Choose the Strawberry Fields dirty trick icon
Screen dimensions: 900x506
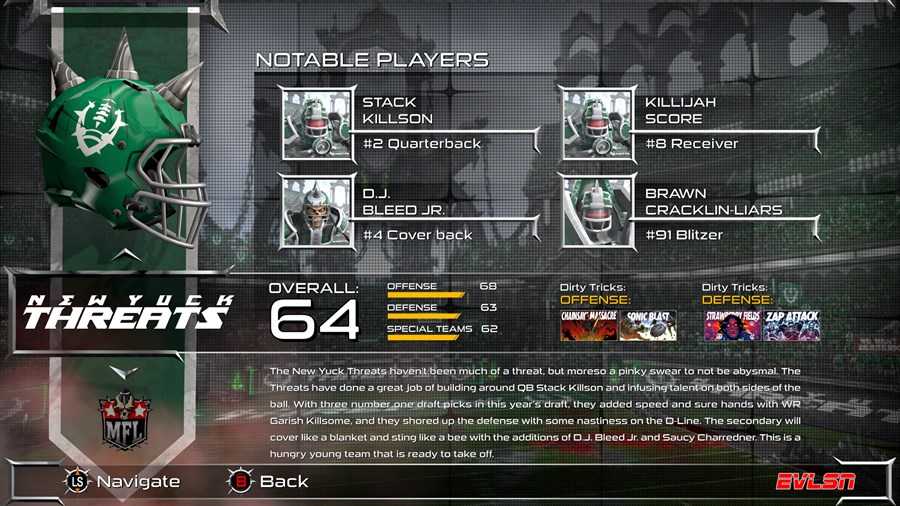point(732,326)
